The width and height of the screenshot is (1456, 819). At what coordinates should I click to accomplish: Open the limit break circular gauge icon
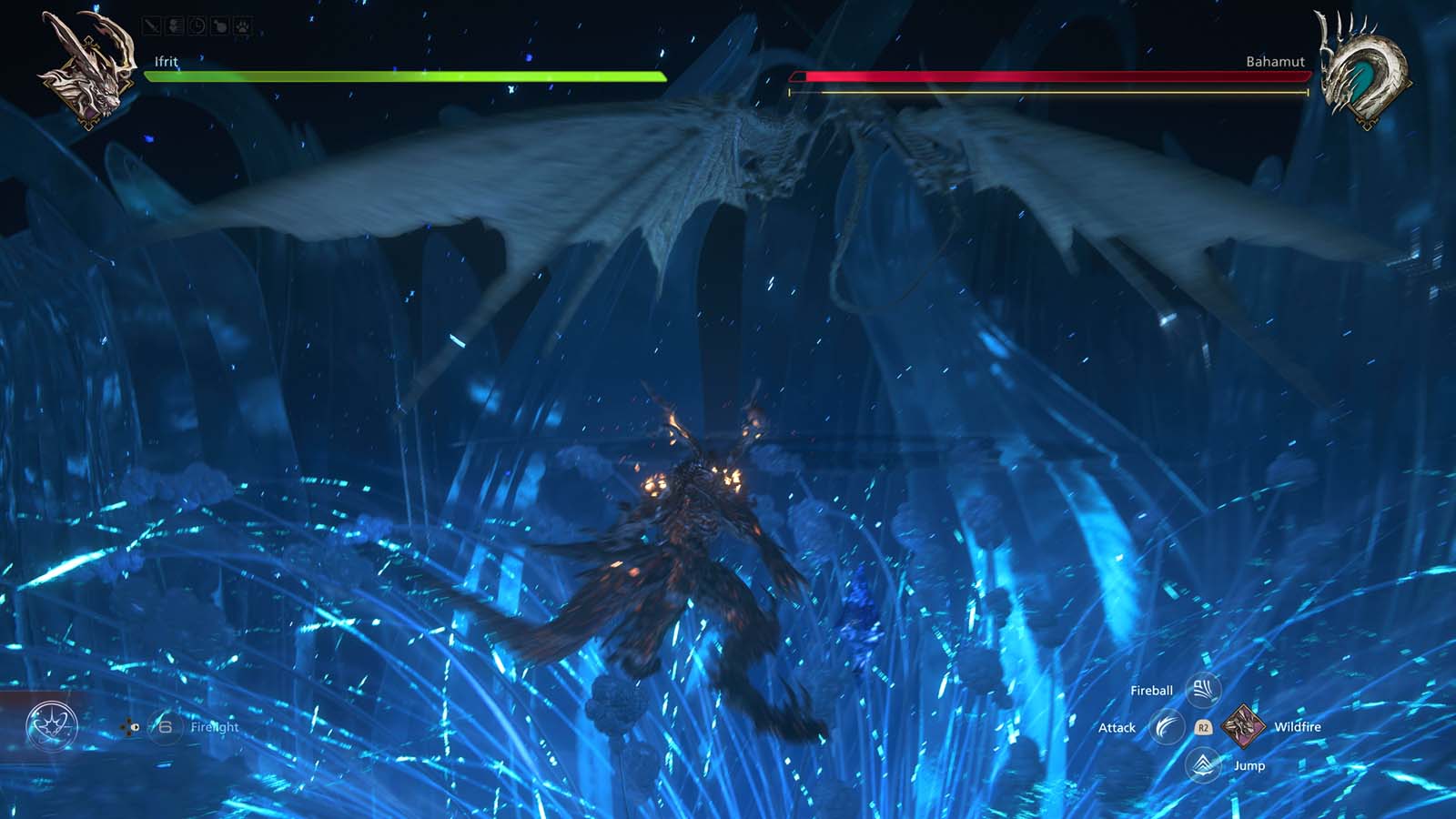pos(52,724)
